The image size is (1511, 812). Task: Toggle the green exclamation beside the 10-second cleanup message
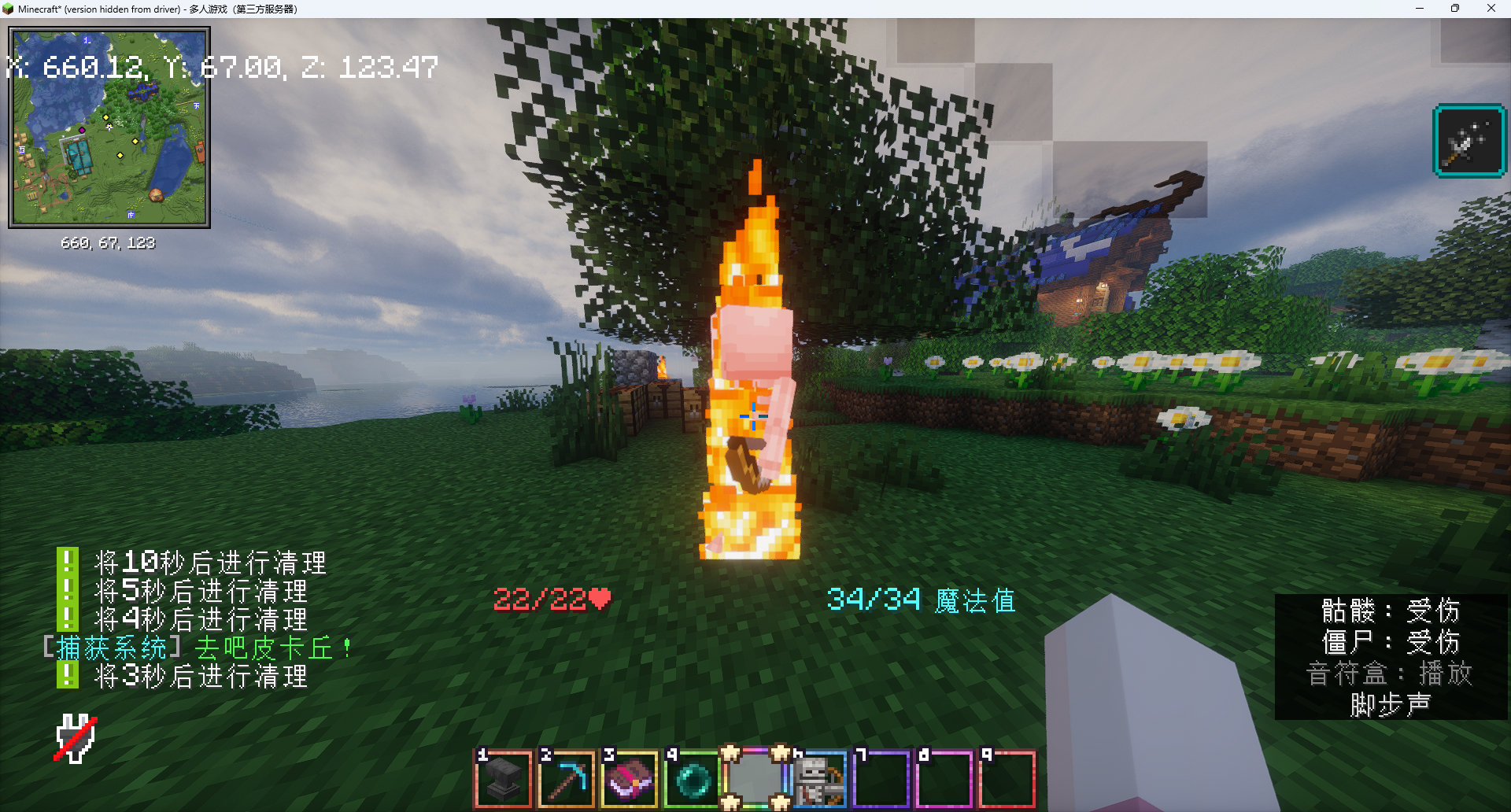[68, 562]
